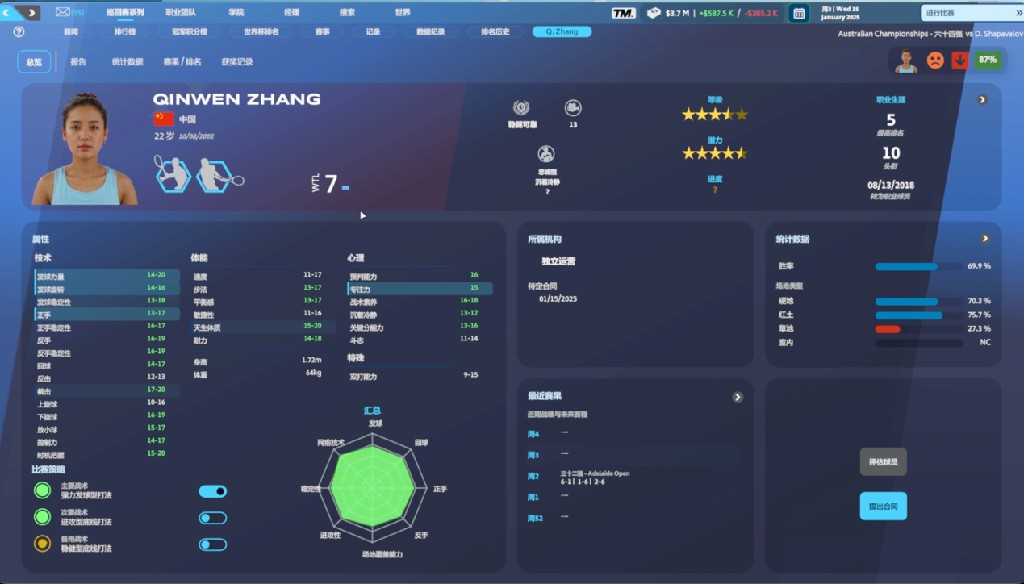The width and height of the screenshot is (1024, 584).
Task: Toggle the 主要战术 primary tactic switch
Action: pos(213,491)
